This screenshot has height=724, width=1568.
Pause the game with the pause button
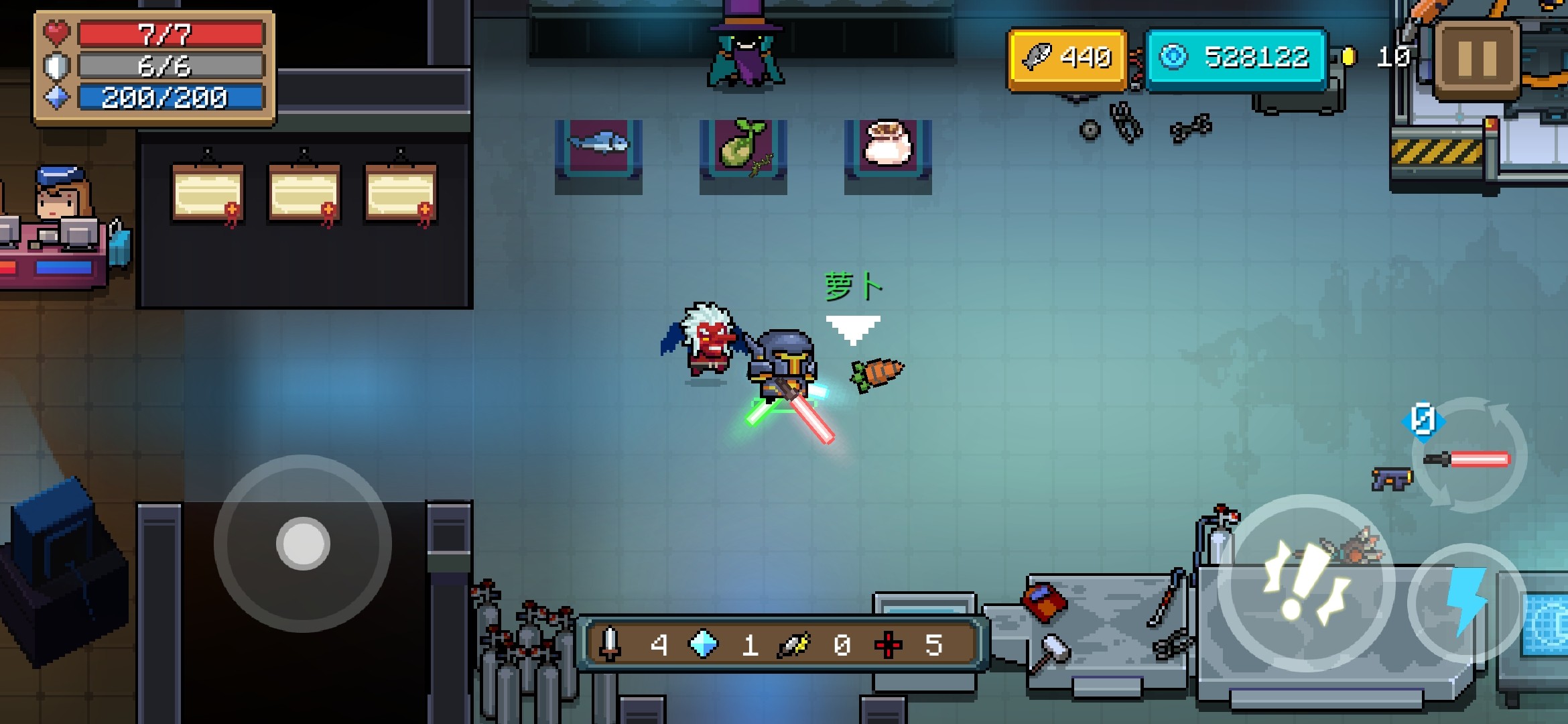tap(1477, 60)
